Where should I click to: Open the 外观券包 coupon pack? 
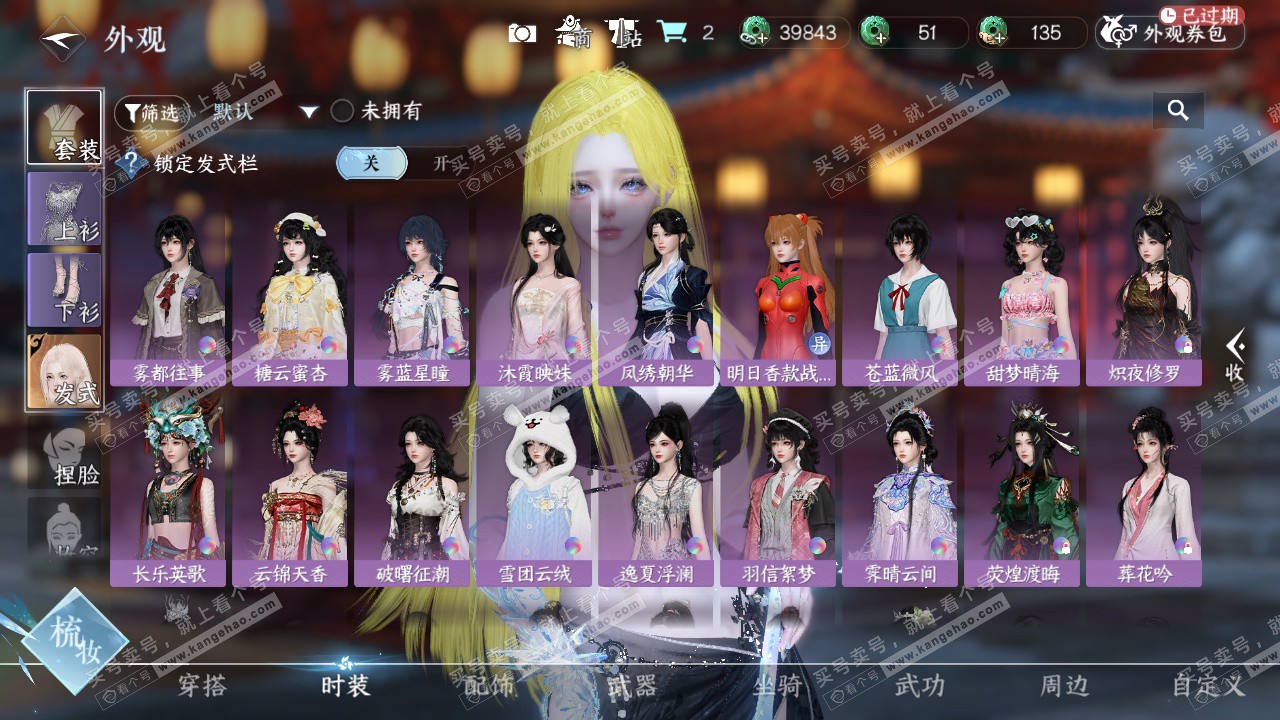[1170, 33]
